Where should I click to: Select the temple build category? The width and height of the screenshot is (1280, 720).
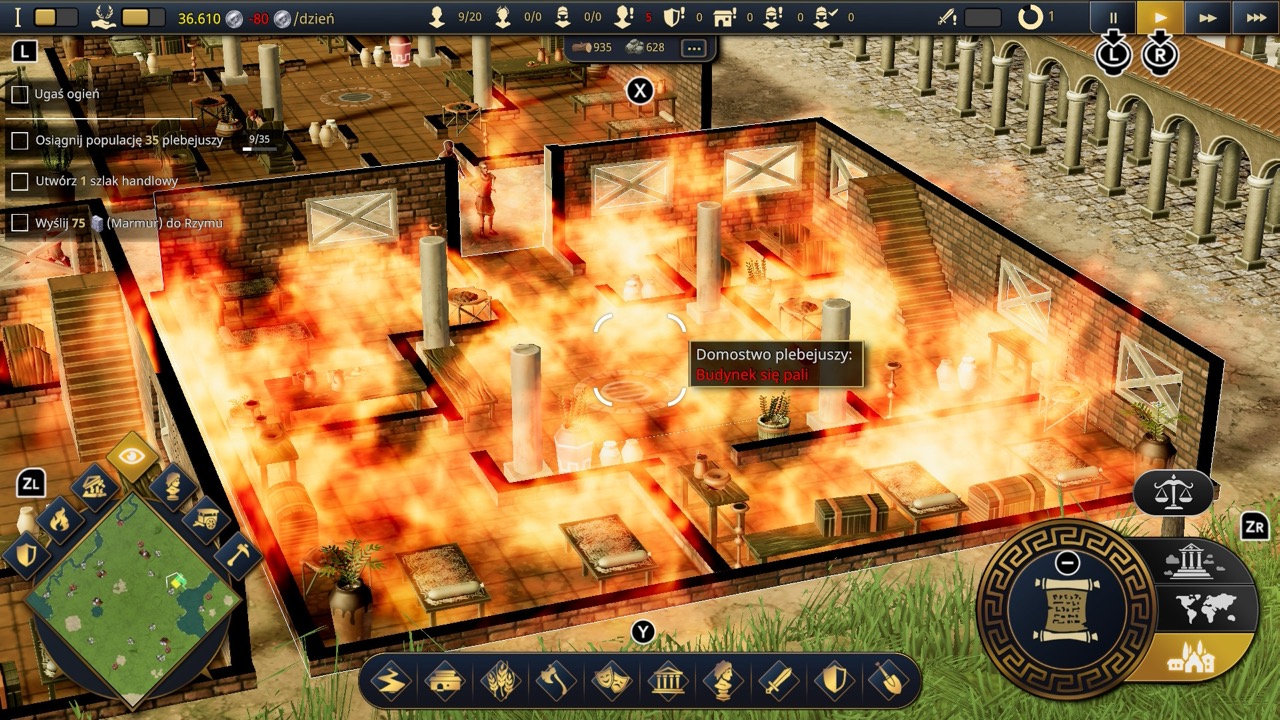[x=667, y=682]
